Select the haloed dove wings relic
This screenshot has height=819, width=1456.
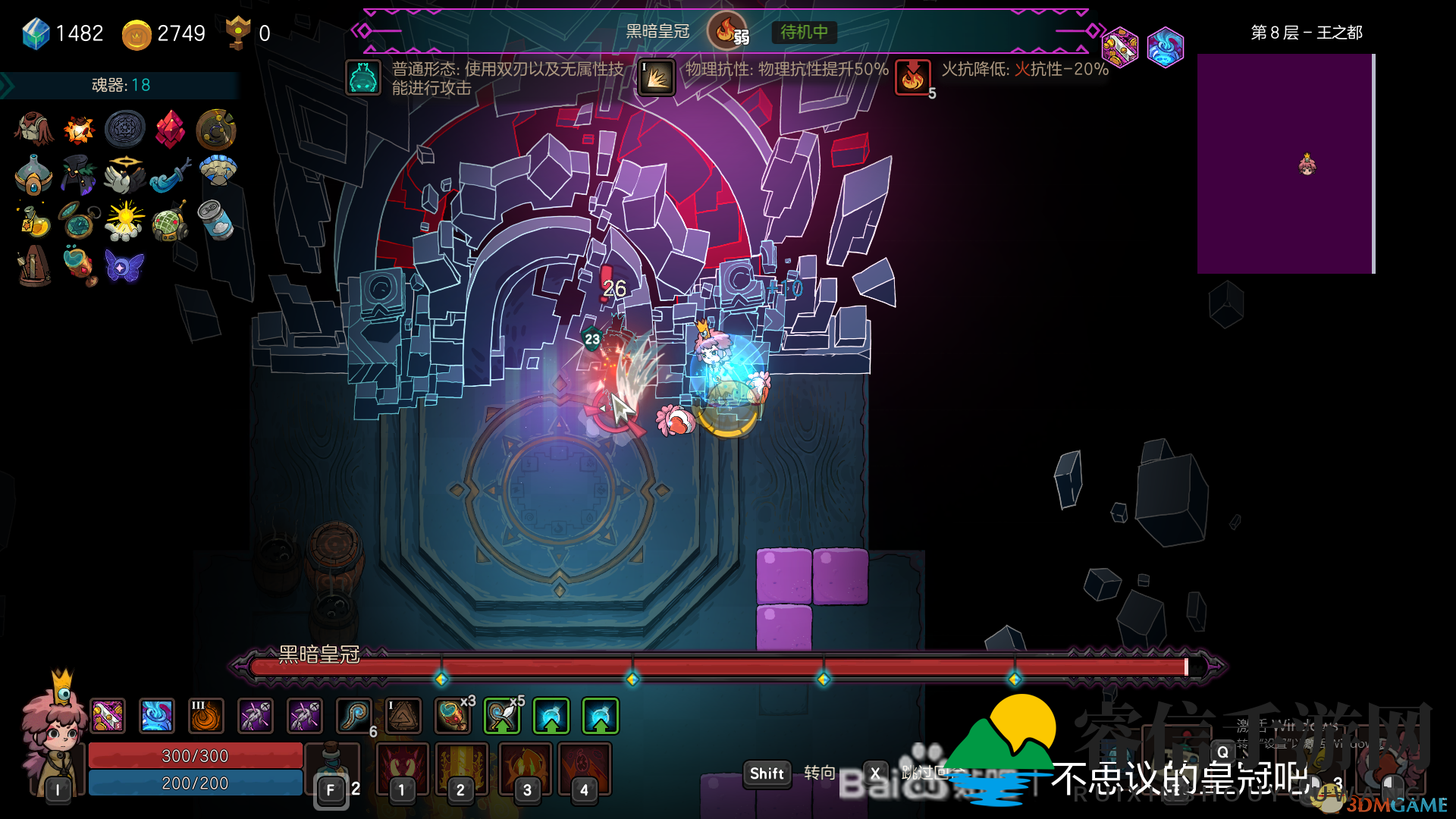(124, 174)
